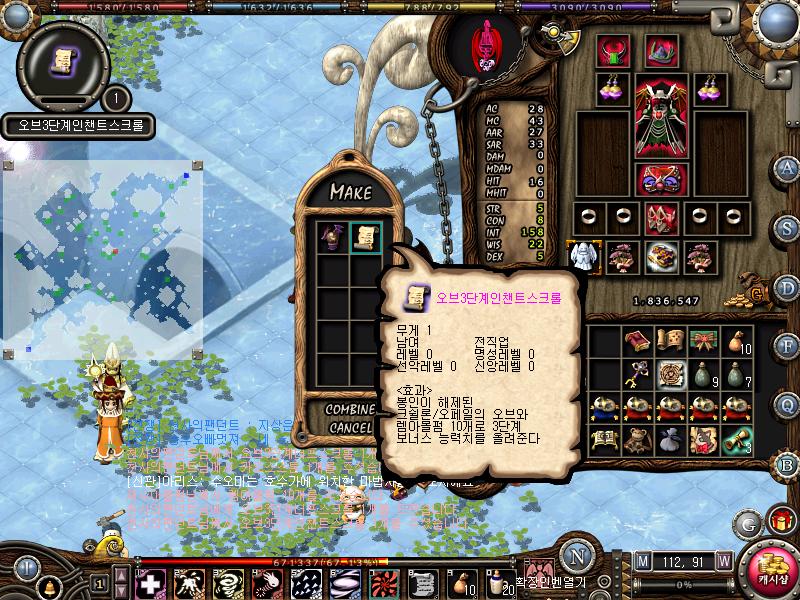This screenshot has width=800, height=600.
Task: Click the round B menu button
Action: click(787, 465)
